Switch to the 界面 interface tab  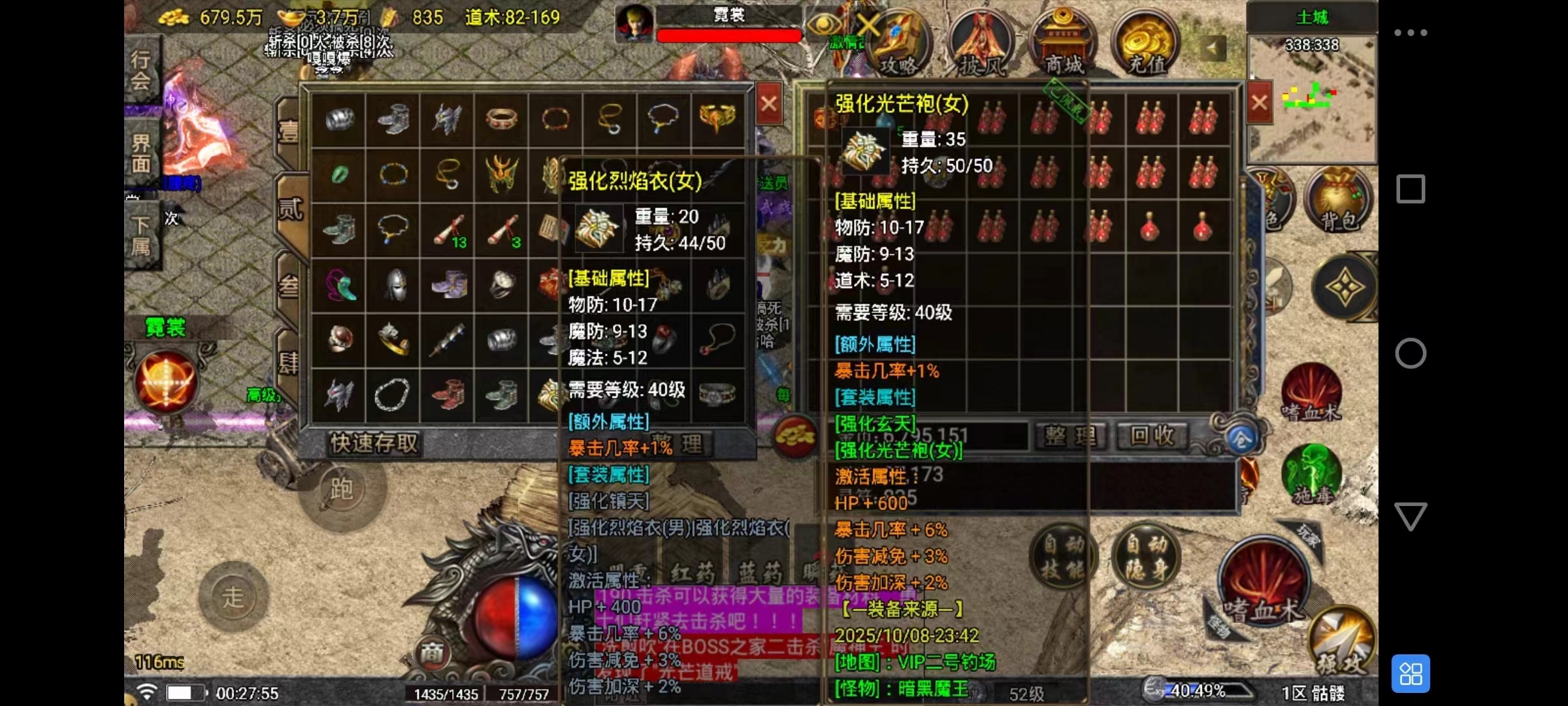141,153
